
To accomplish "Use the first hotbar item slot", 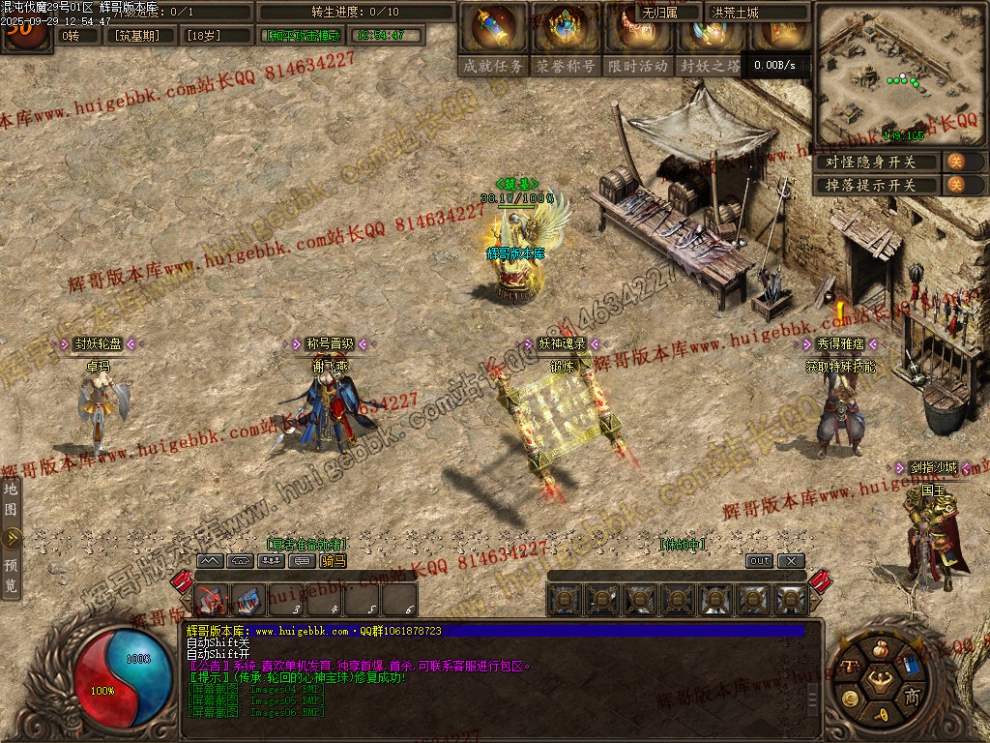I will click(212, 600).
